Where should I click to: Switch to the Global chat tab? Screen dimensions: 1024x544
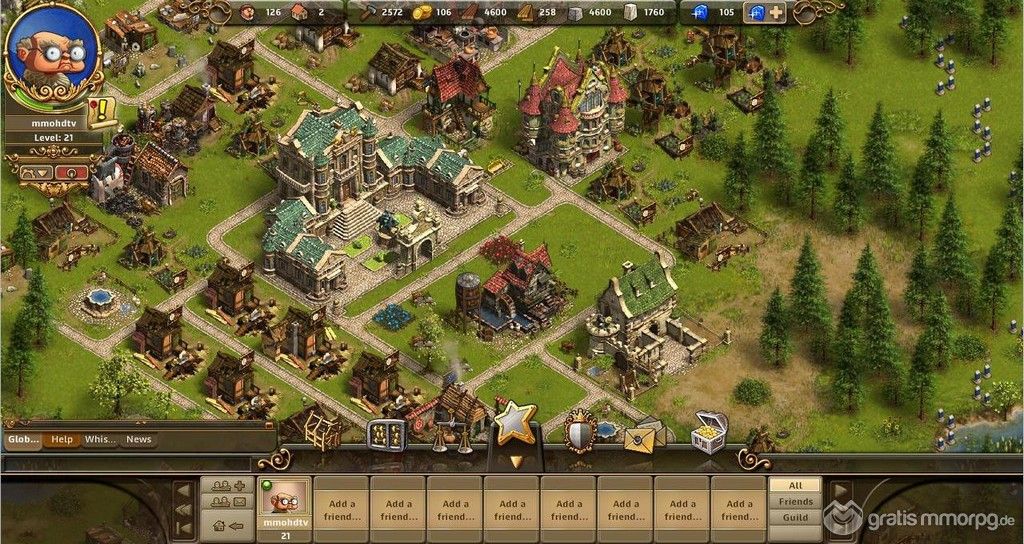[21, 439]
